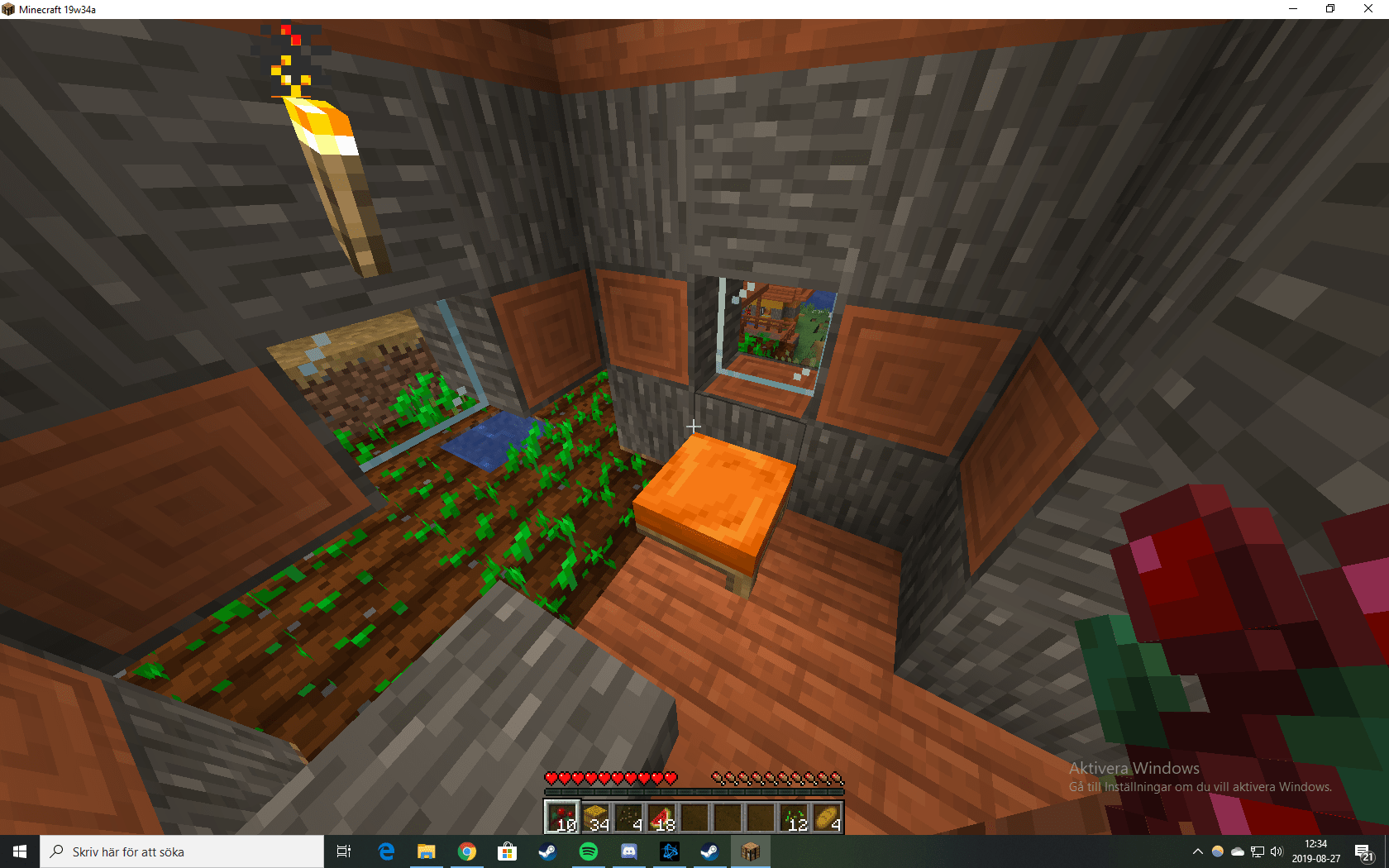Select the sweet berries hotbar slot

click(x=562, y=818)
